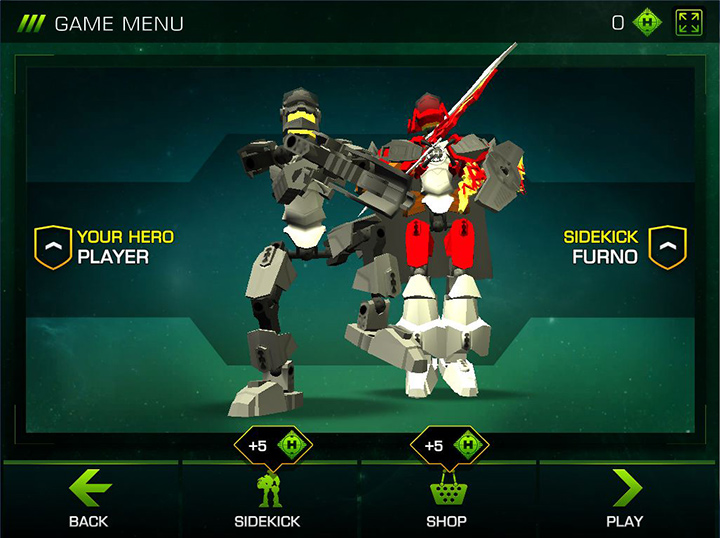
Task: Open the Sidekick selection menu
Action: (x=267, y=498)
